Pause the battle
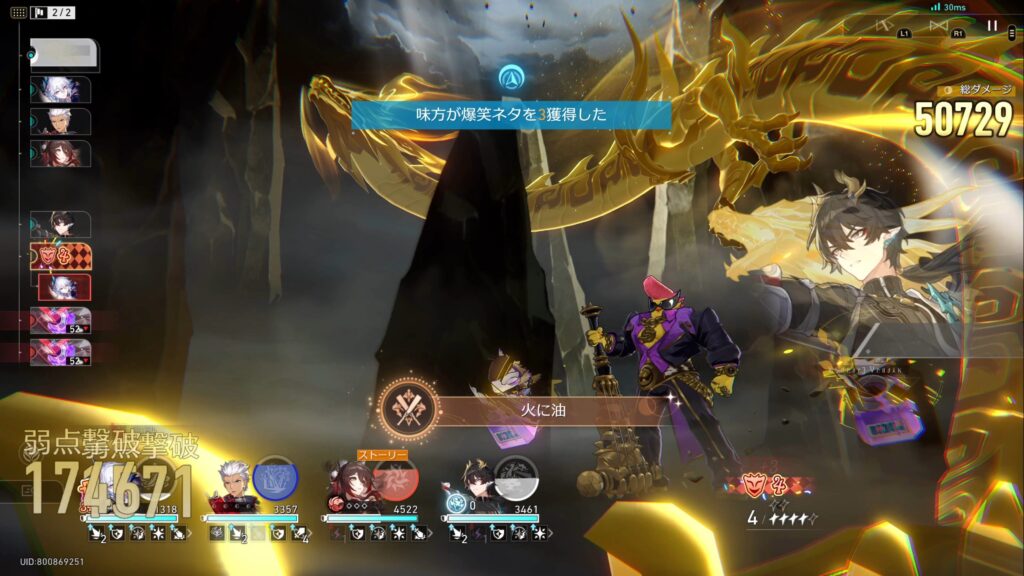Viewport: 1024px width, 576px height. coord(992,26)
